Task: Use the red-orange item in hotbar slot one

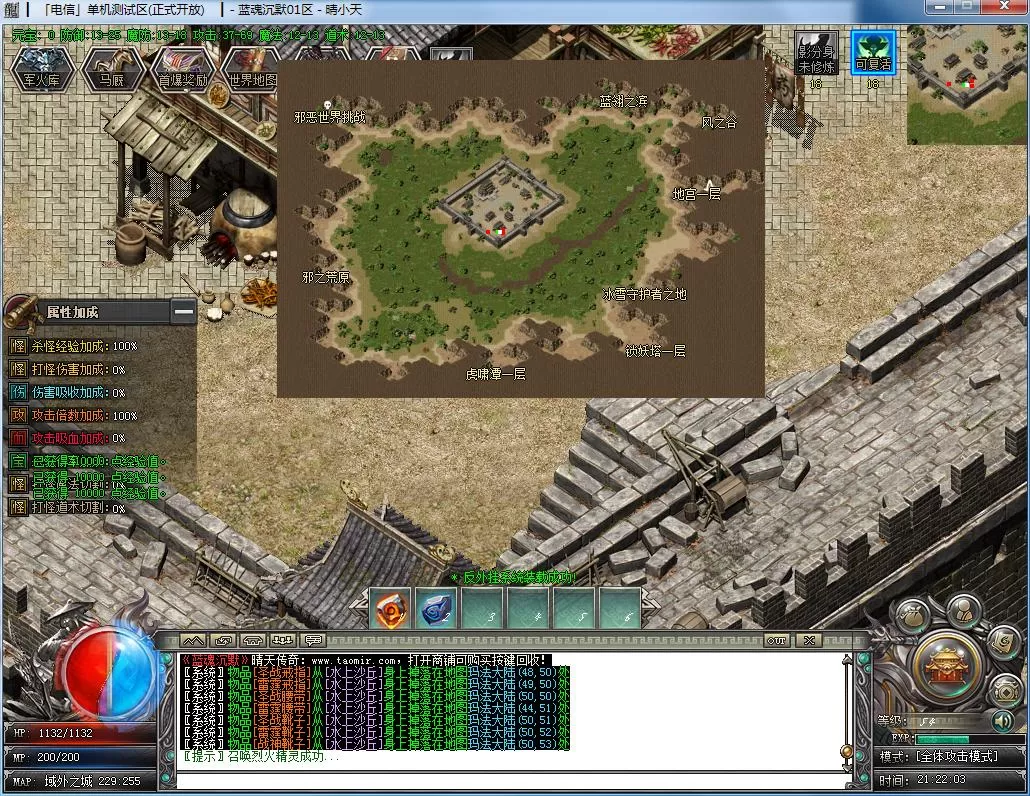Action: tap(390, 607)
